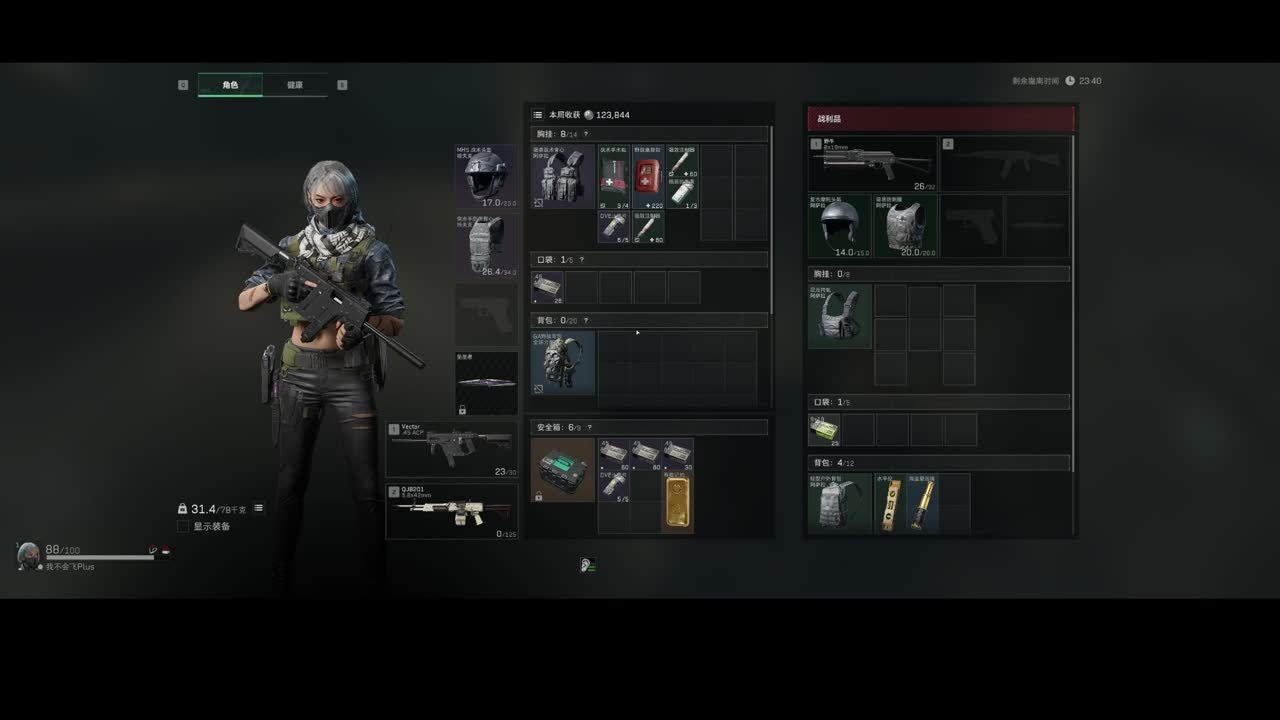The width and height of the screenshot is (1280, 720).
Task: Pick the gold bar in the safe box
Action: 677,505
